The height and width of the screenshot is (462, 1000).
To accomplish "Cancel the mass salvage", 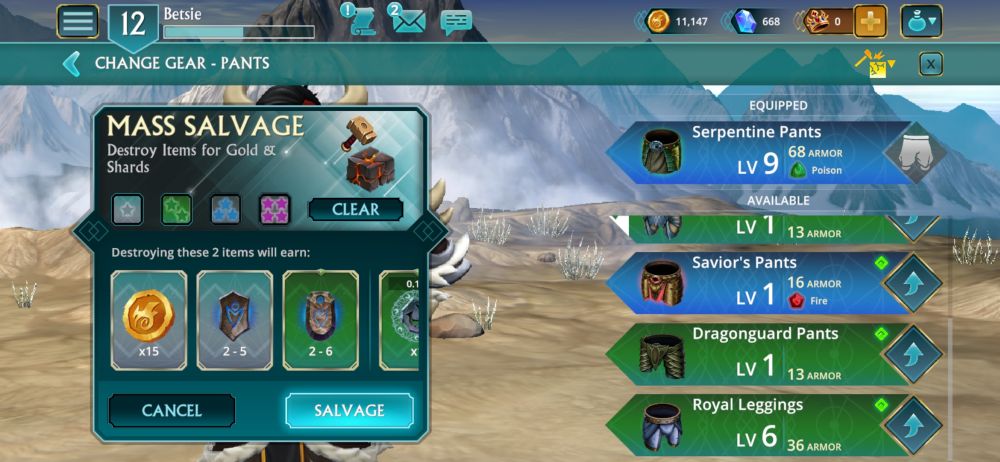I will 171,410.
